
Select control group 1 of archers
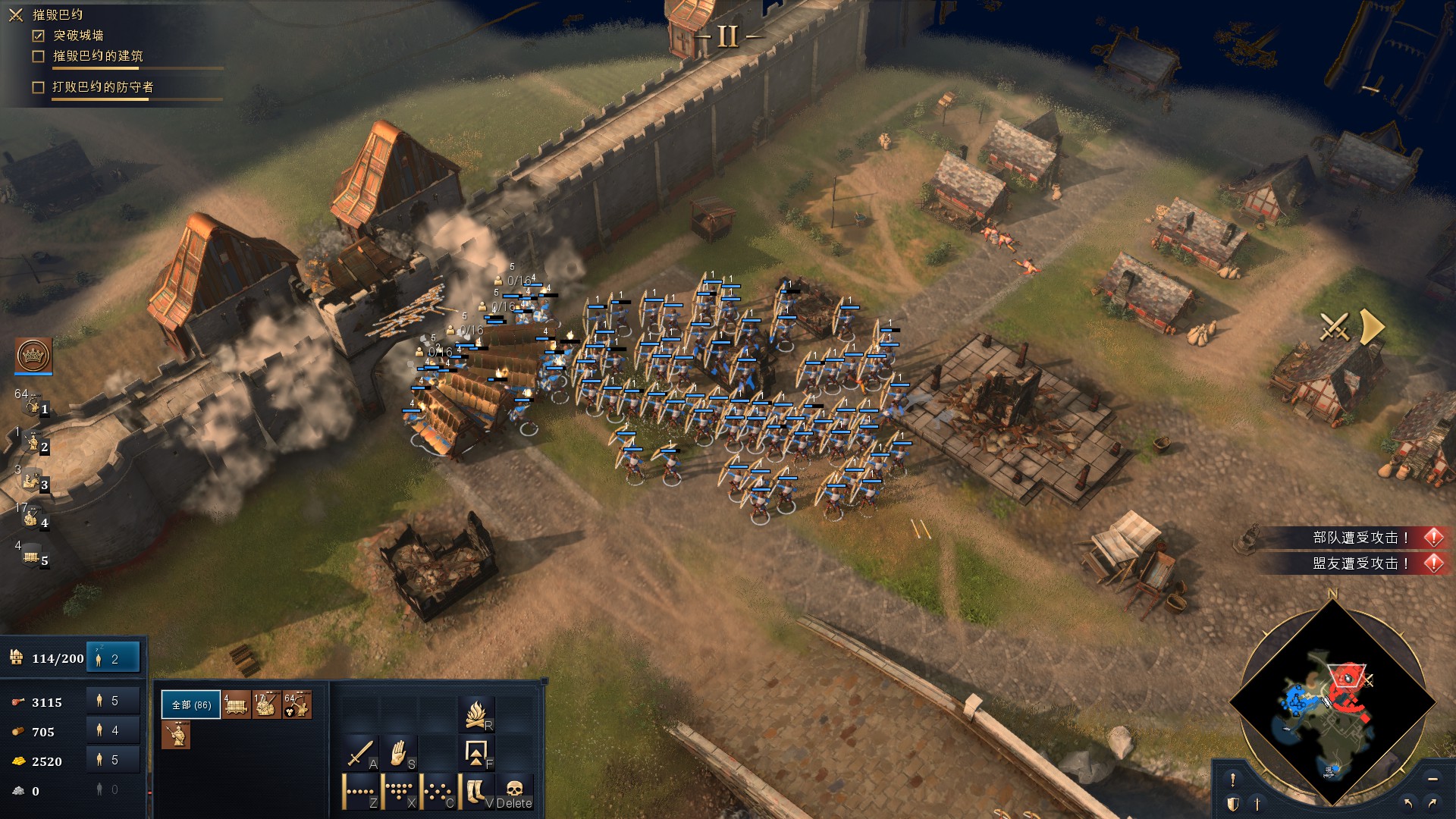coord(33,407)
